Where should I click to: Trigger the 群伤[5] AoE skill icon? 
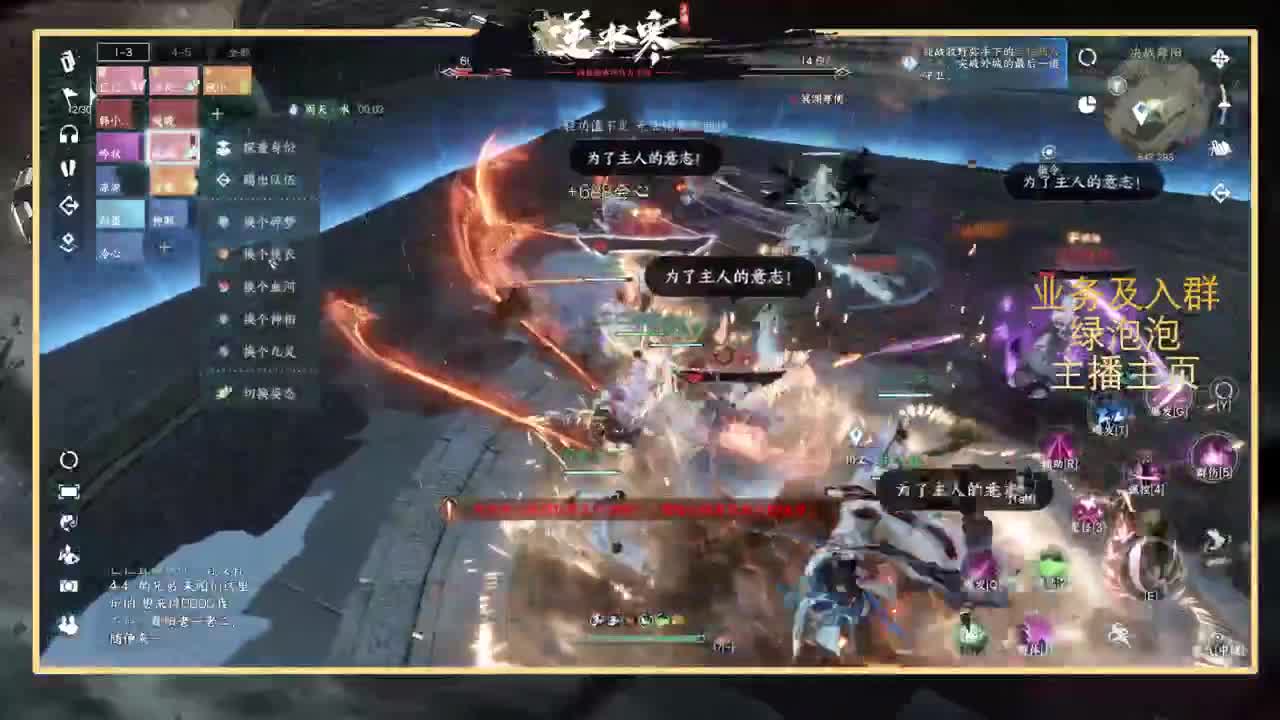point(1213,455)
